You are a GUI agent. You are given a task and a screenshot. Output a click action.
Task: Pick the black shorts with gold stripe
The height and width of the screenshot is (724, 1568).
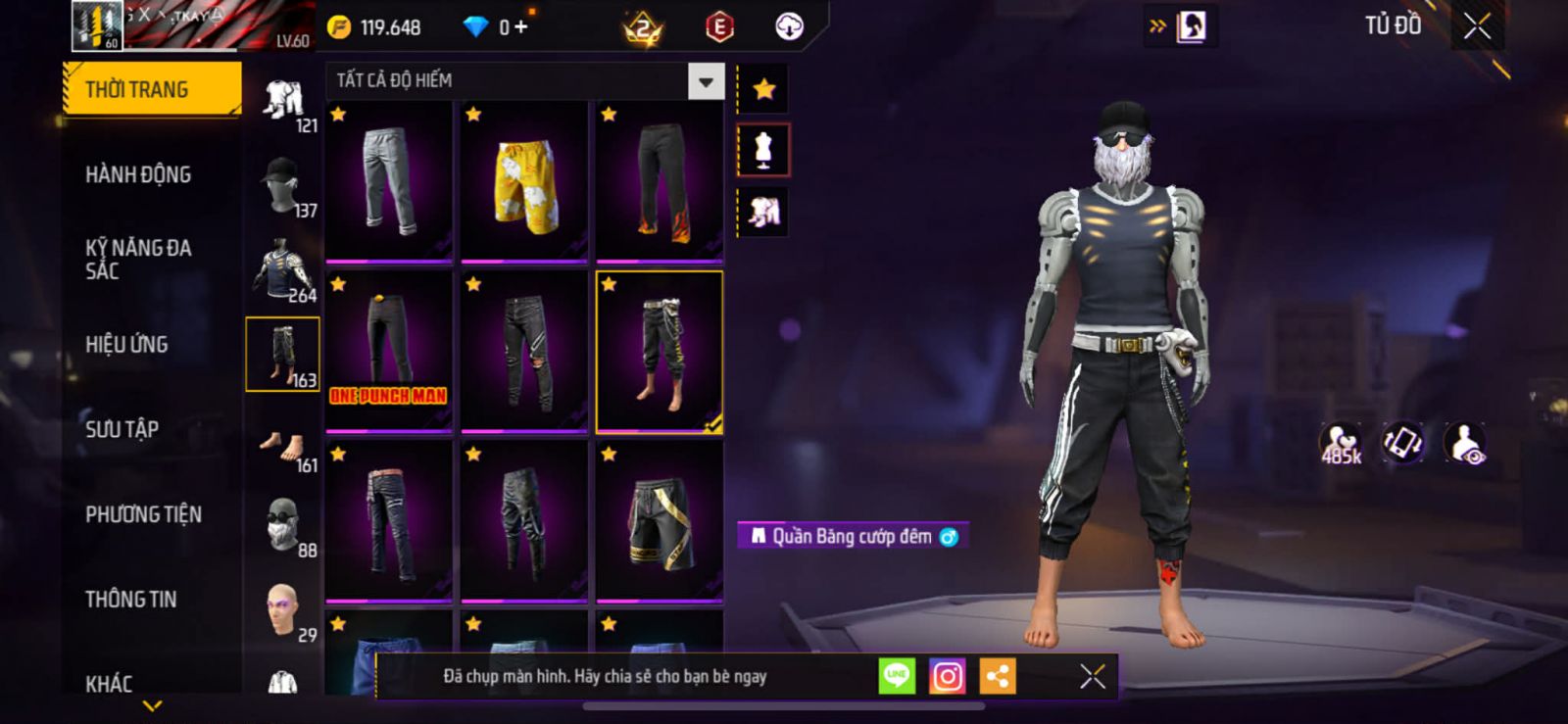660,521
